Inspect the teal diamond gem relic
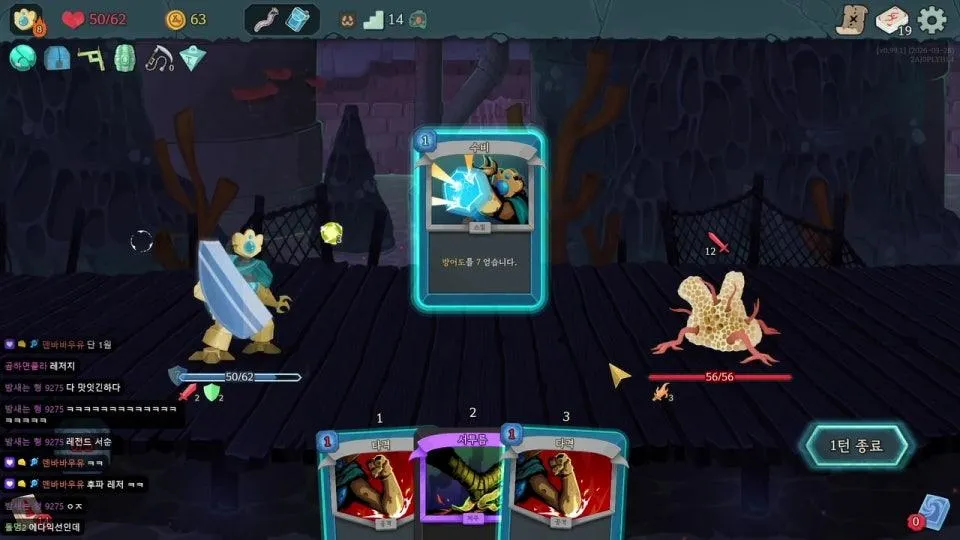The image size is (960, 540). pos(192,58)
